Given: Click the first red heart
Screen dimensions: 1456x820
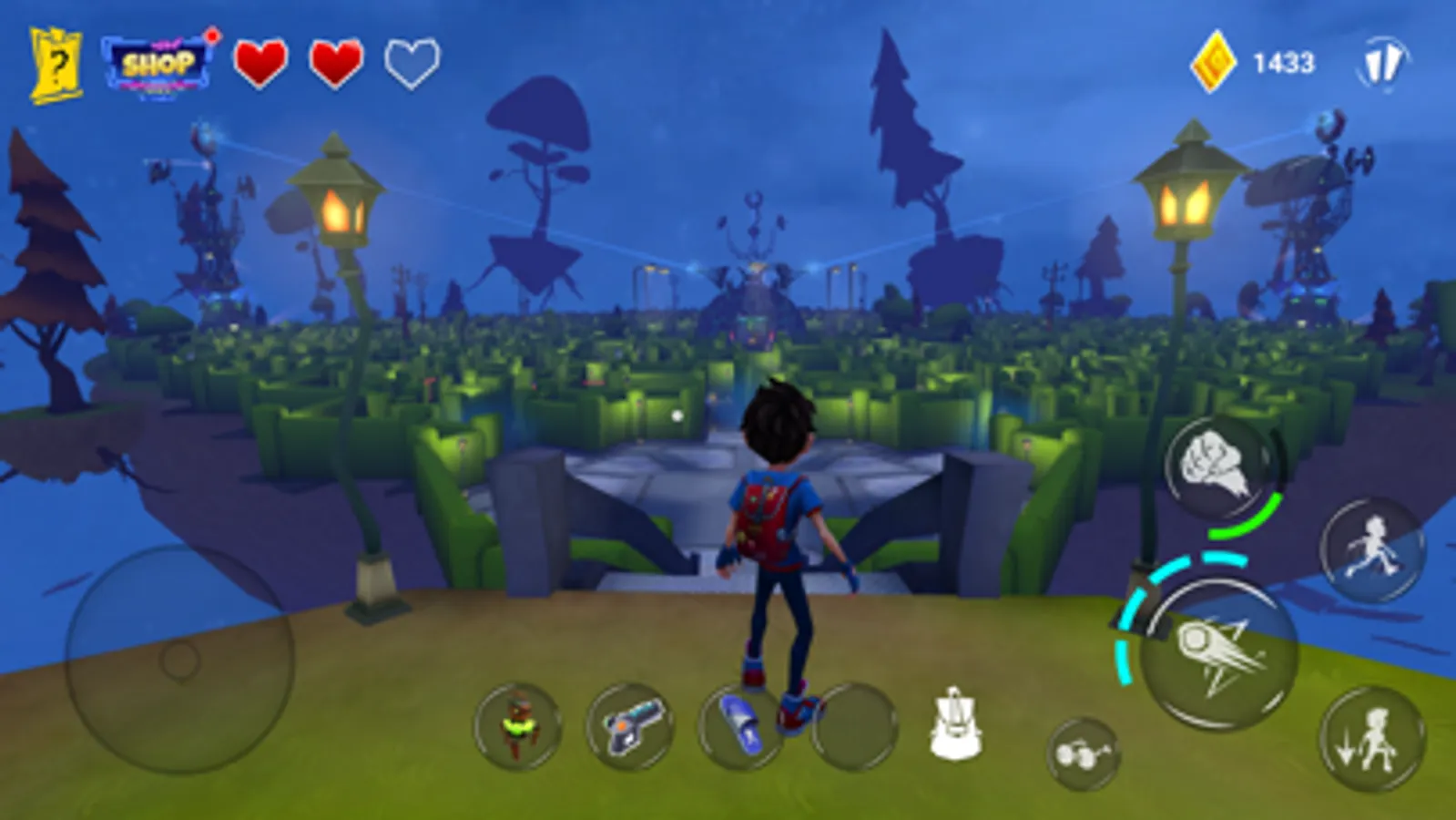Looking at the screenshot, I should pyautogui.click(x=261, y=62).
